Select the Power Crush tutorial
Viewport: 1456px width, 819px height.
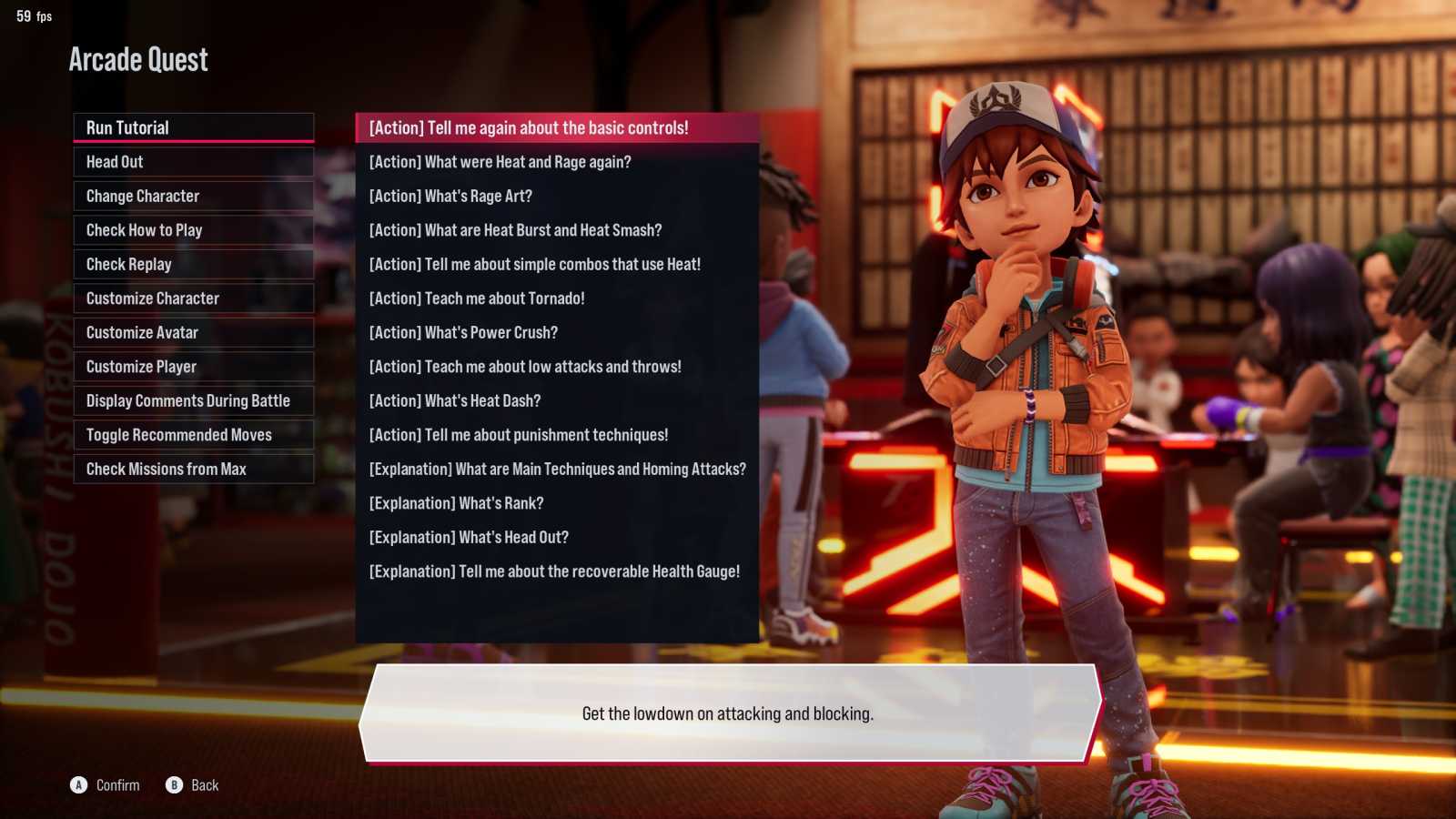coord(556,333)
